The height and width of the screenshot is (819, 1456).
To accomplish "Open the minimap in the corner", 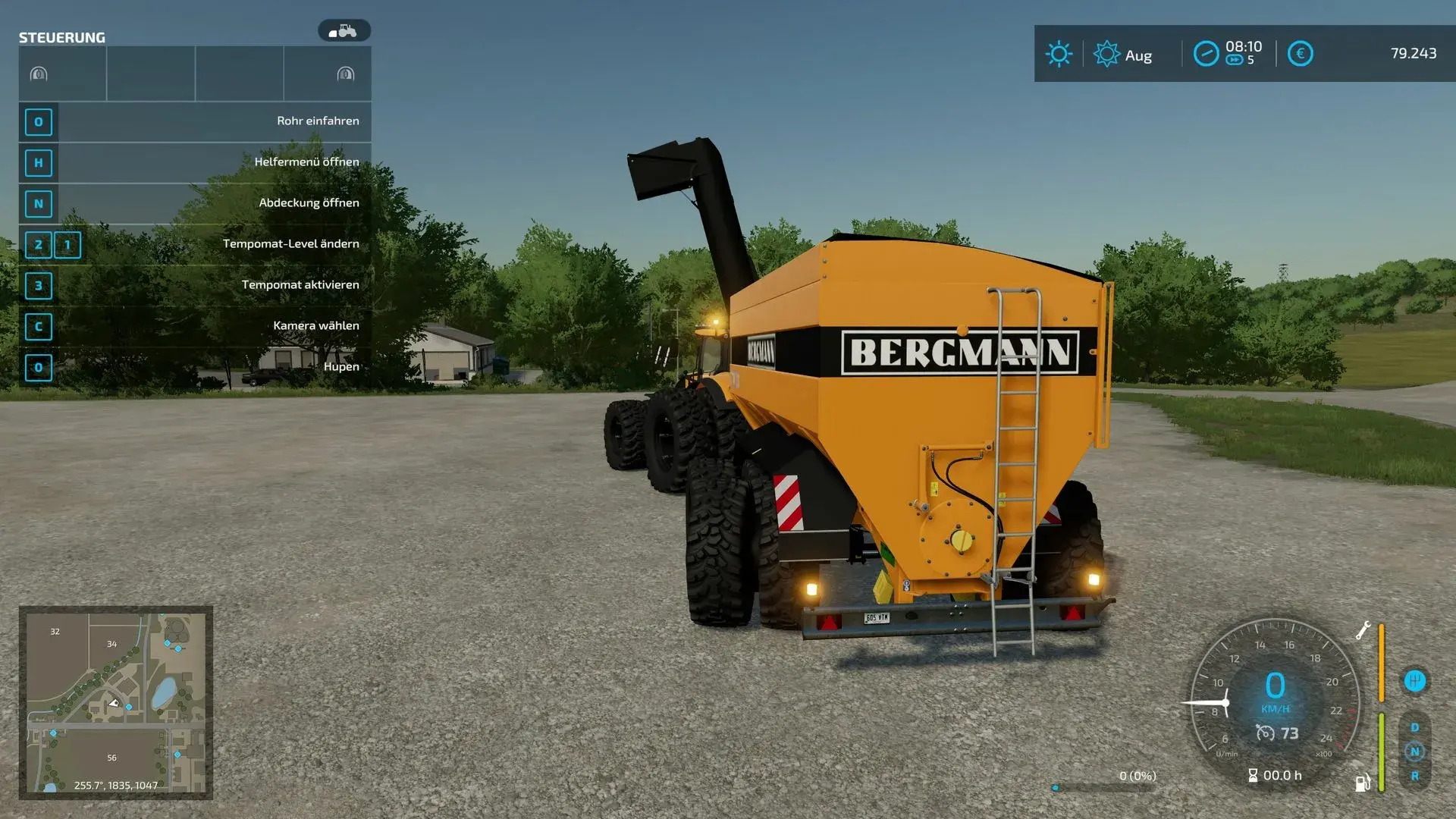I will tap(115, 702).
